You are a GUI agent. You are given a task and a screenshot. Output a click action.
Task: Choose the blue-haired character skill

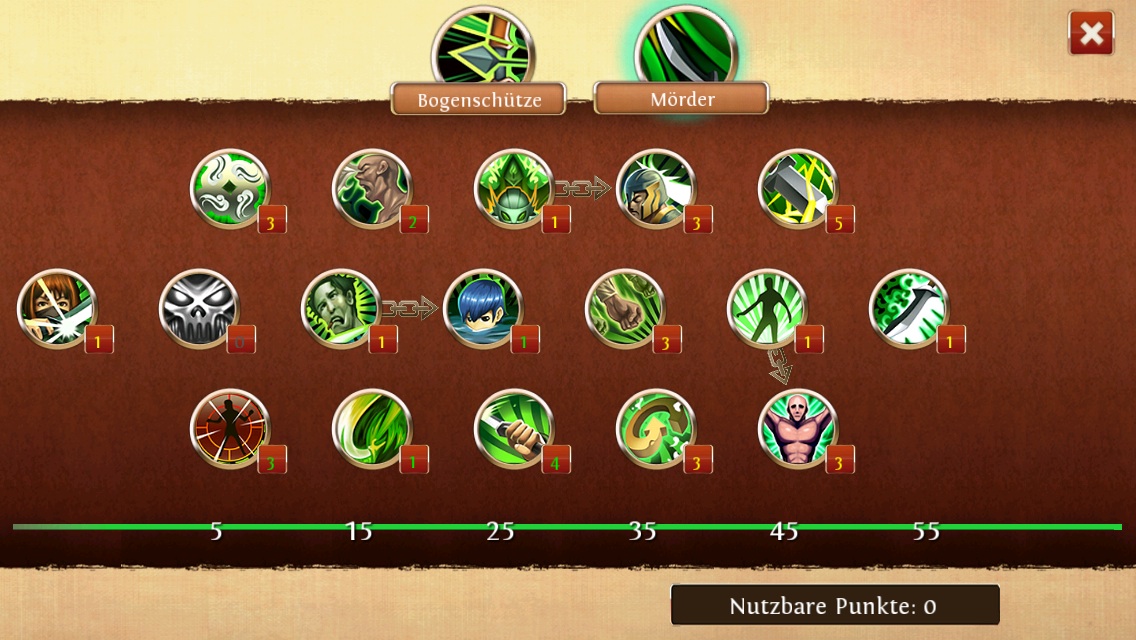(x=483, y=308)
